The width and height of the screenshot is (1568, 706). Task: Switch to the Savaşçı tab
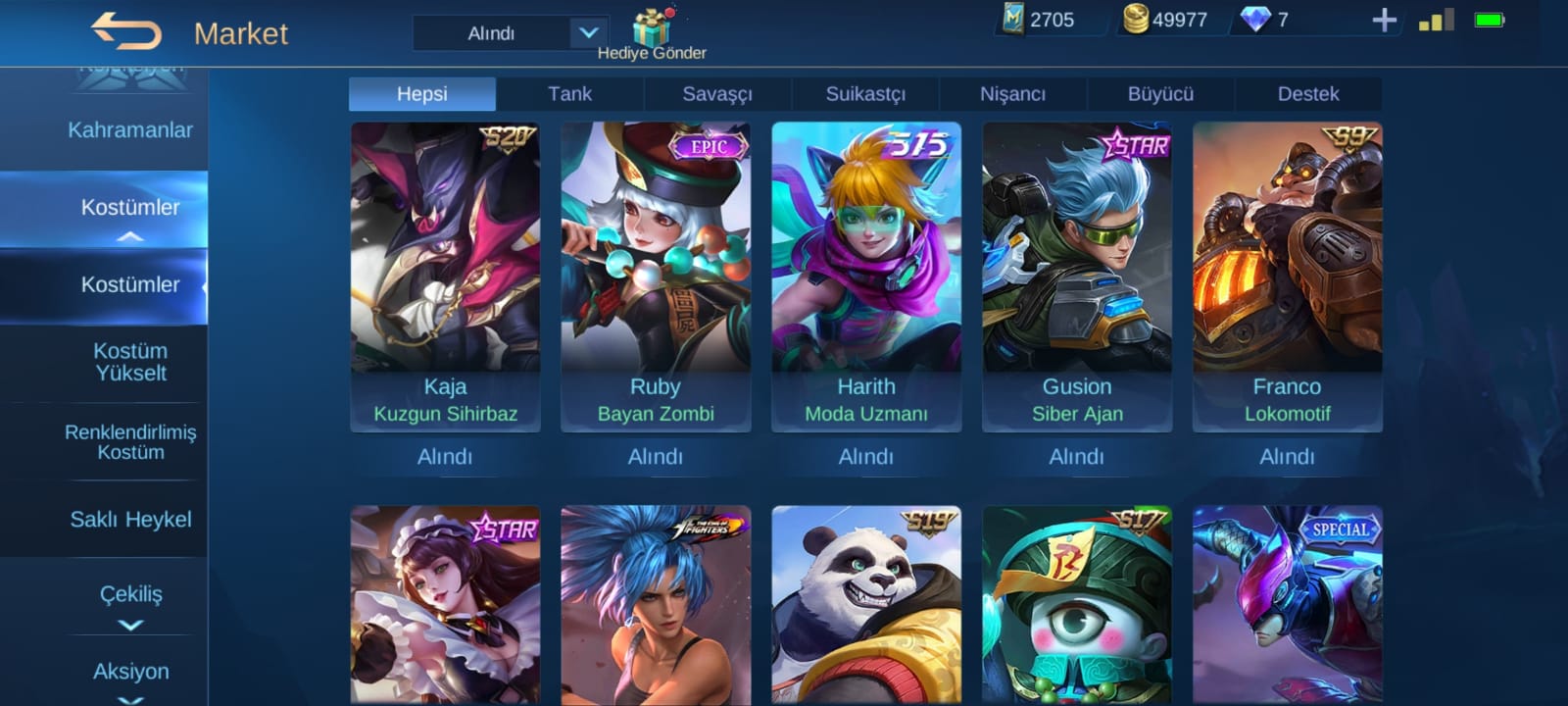(717, 94)
